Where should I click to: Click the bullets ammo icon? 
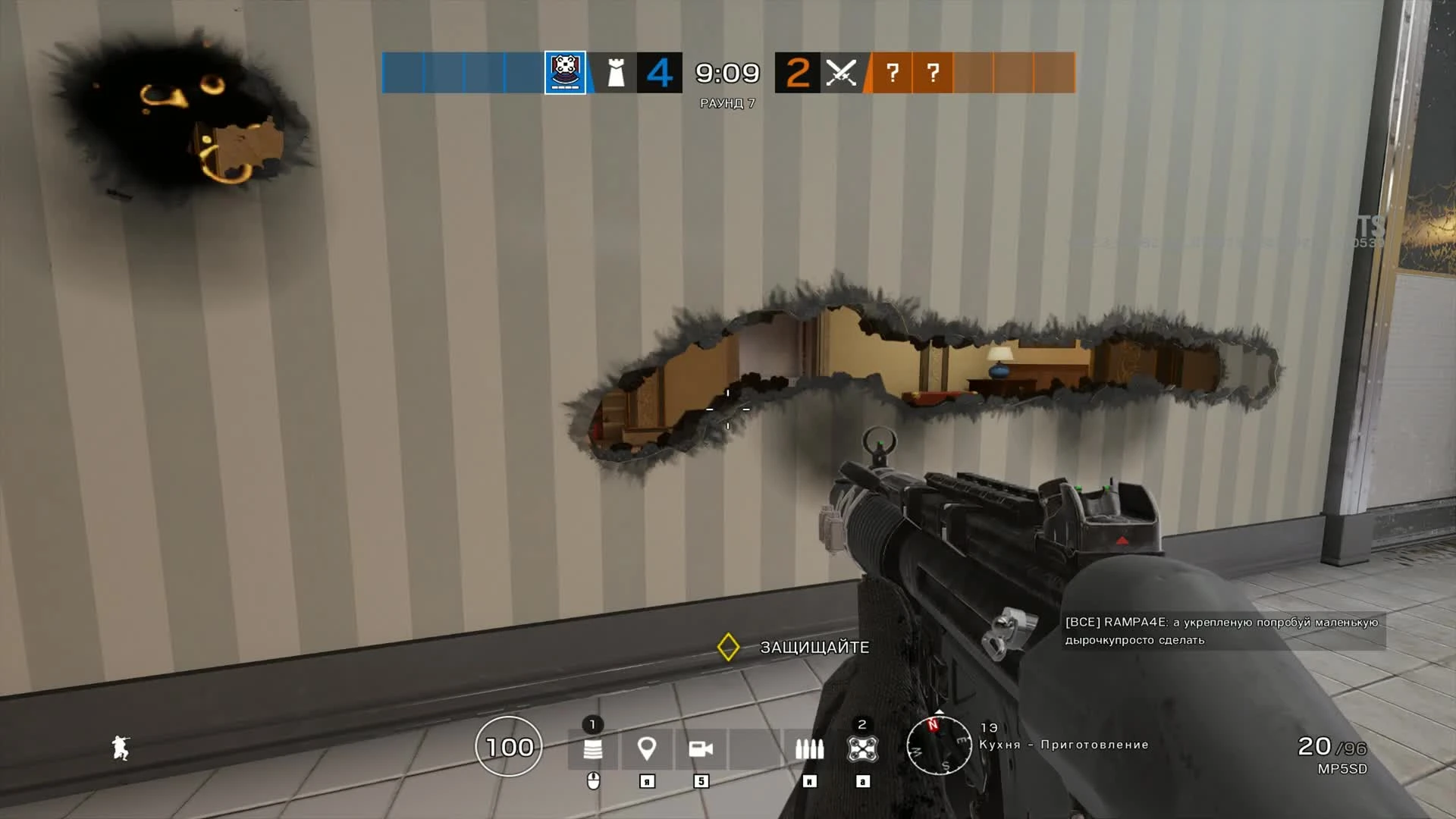[808, 749]
